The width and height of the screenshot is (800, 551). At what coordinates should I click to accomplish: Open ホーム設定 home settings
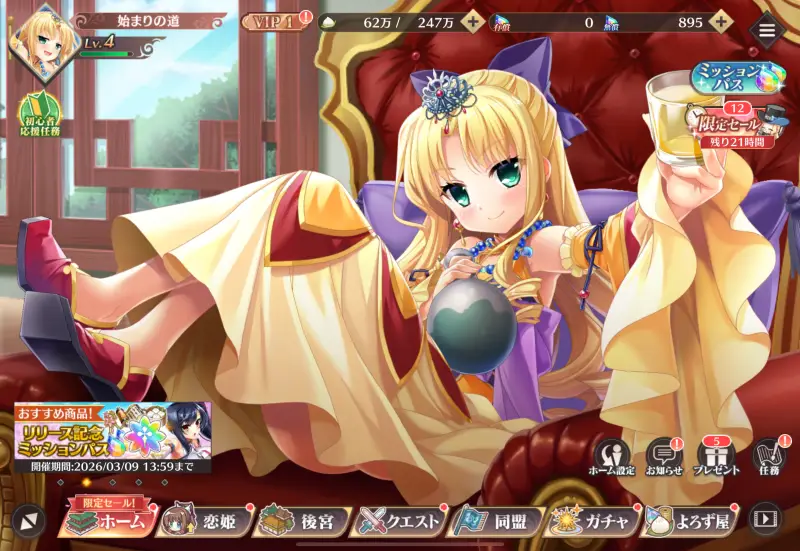click(614, 458)
